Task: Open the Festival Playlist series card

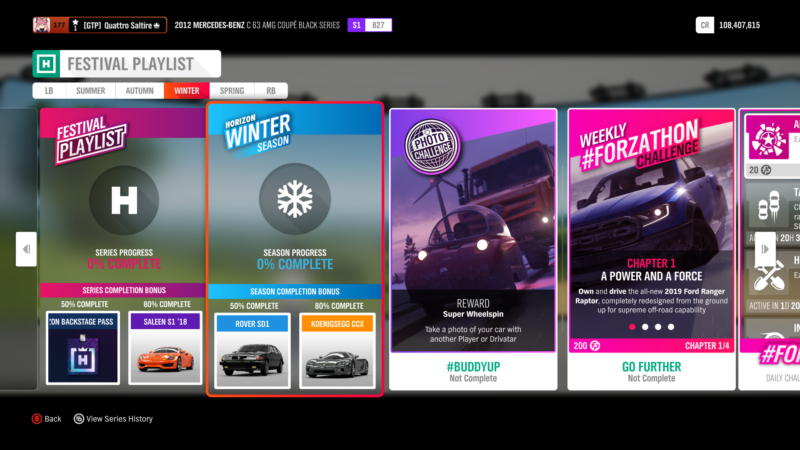Action: pos(124,200)
